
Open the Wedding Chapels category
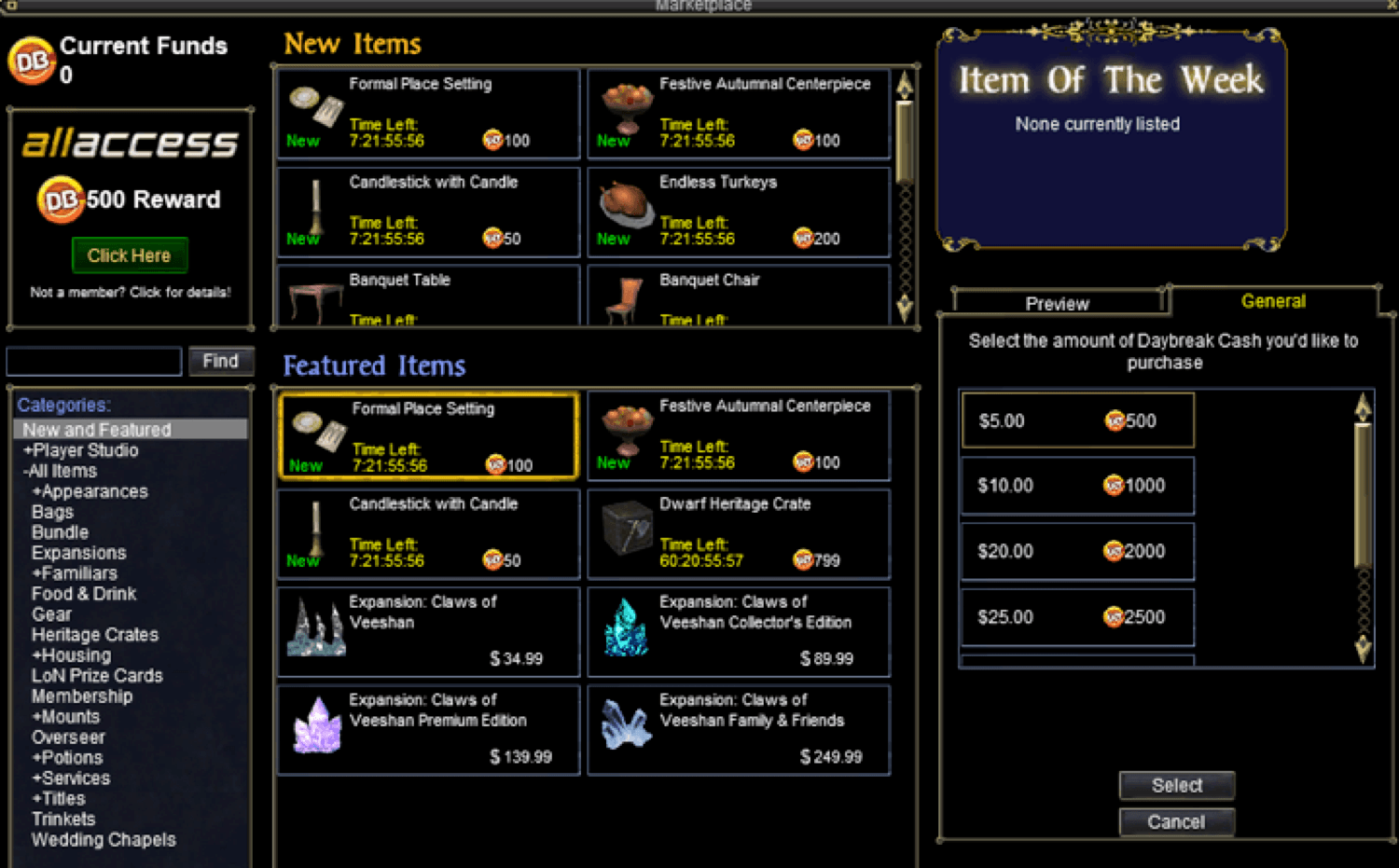(104, 840)
